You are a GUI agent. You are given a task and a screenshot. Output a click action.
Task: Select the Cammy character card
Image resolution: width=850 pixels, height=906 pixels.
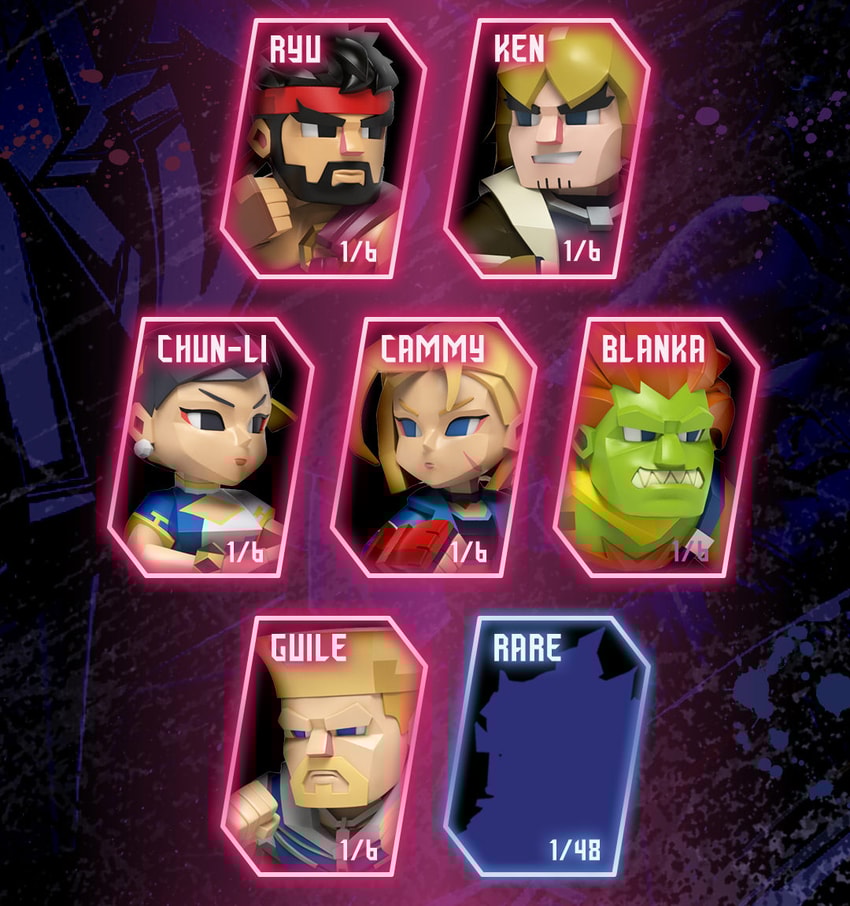click(435, 448)
